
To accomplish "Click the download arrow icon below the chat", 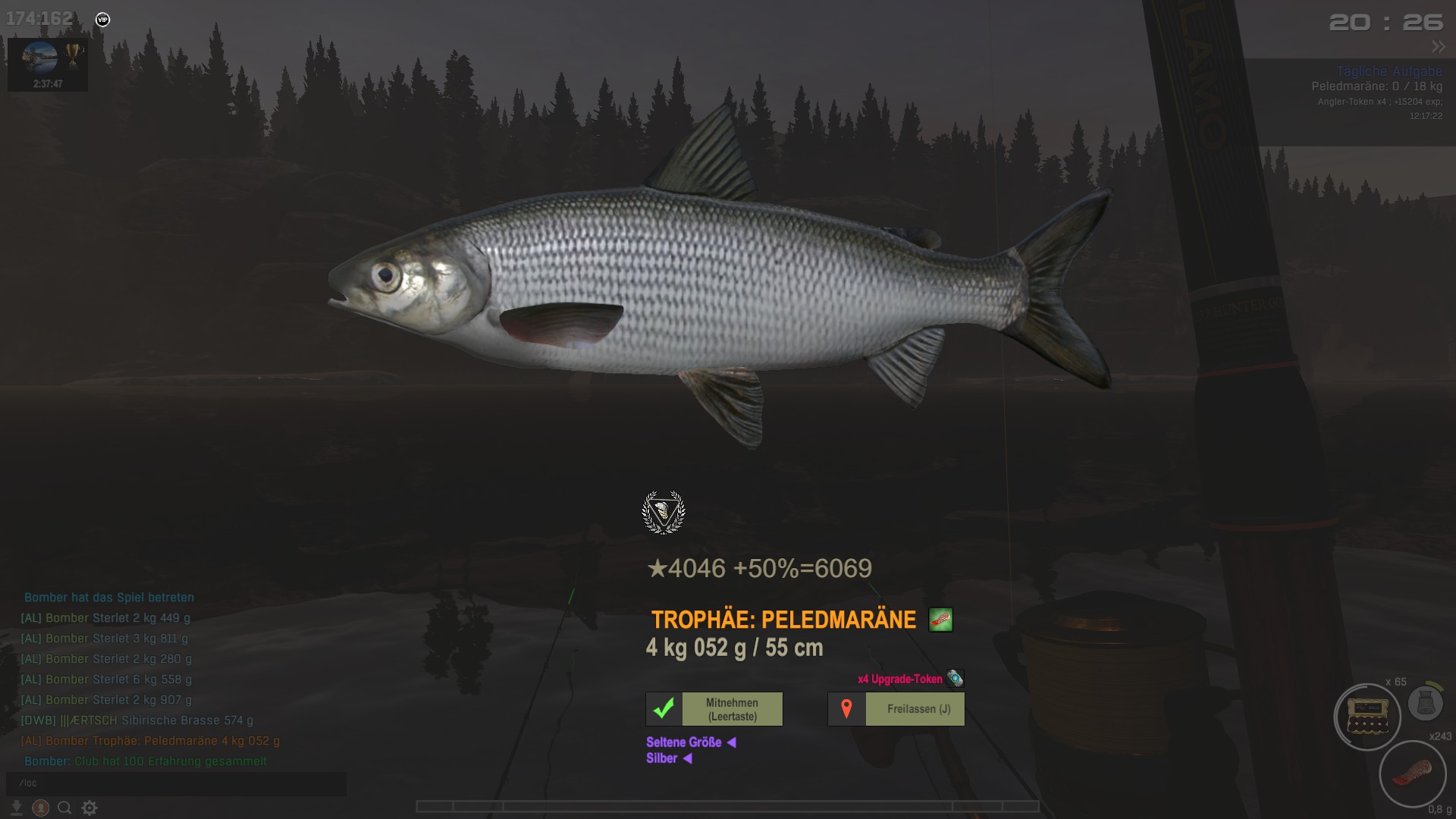I will tap(17, 808).
